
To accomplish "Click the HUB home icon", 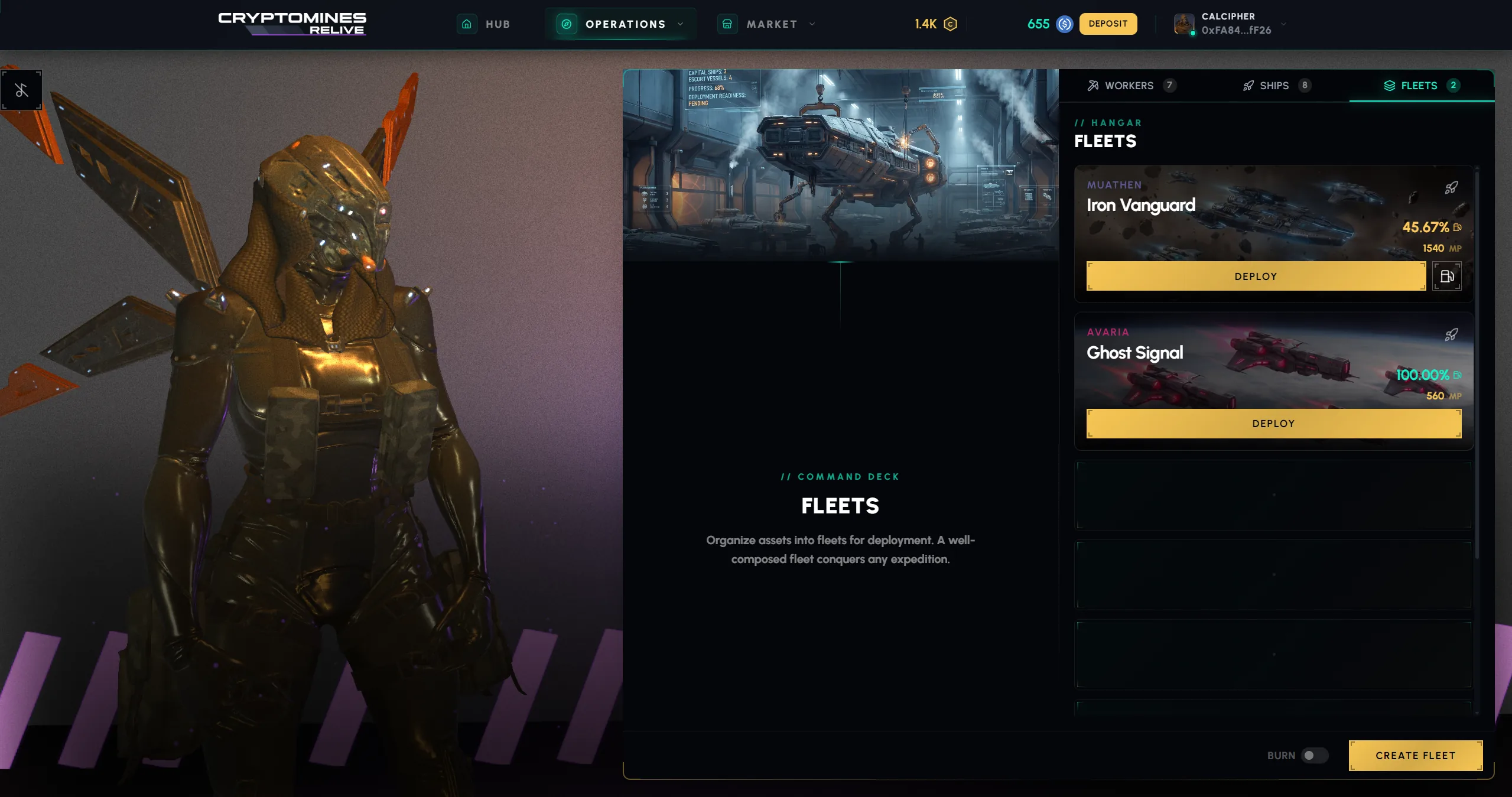I will tap(467, 24).
